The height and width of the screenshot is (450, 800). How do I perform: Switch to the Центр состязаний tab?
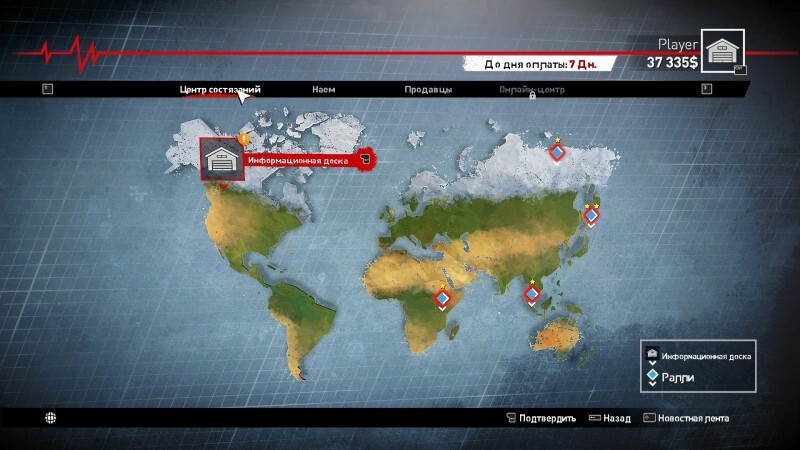[x=220, y=89]
